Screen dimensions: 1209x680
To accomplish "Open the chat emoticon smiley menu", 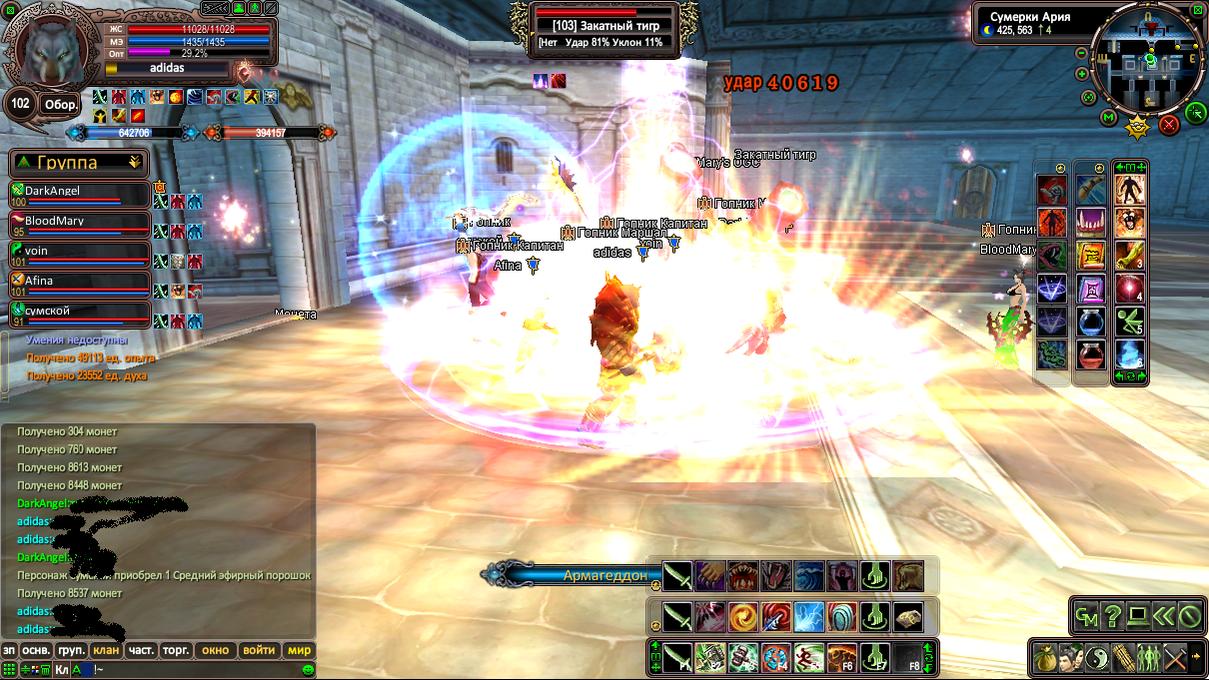I will pyautogui.click(x=308, y=669).
